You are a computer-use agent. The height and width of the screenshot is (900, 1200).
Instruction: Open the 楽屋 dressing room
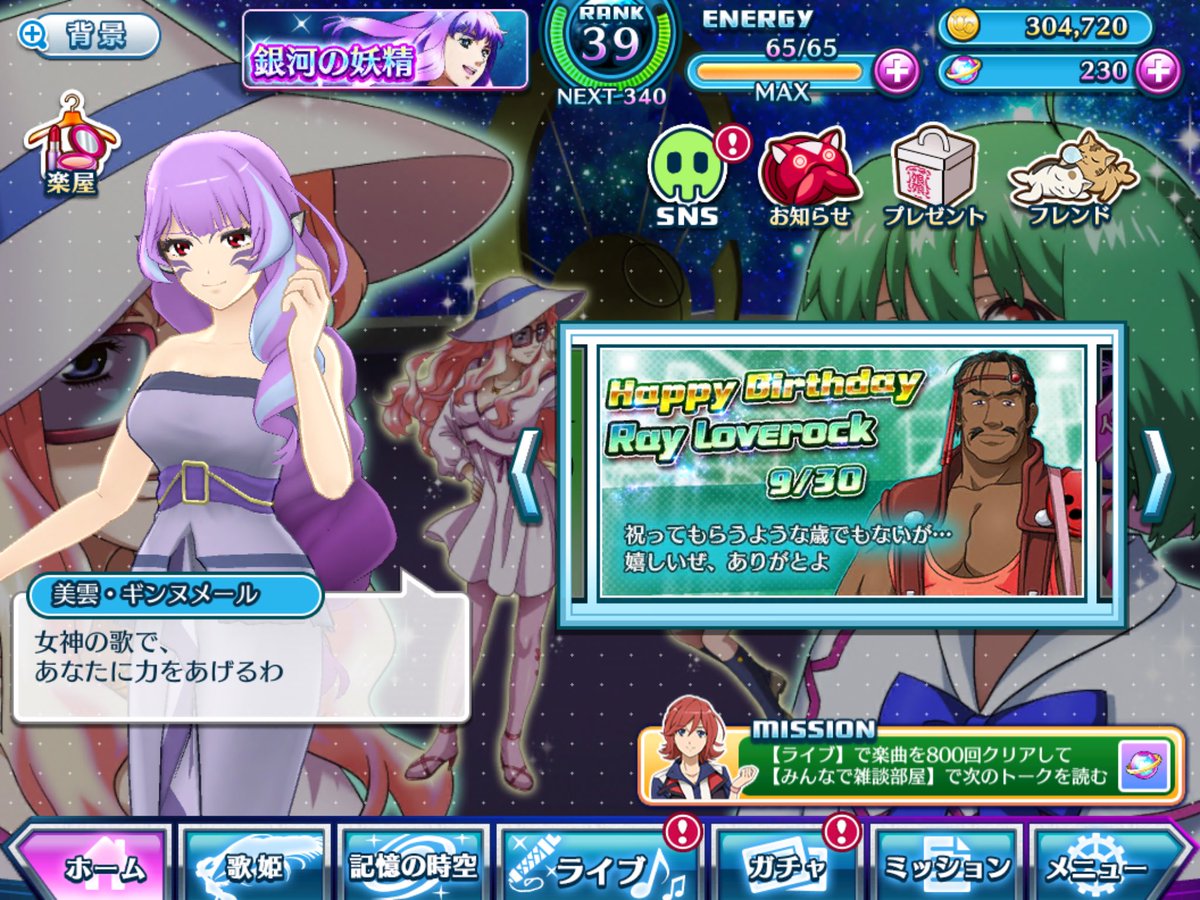click(70, 146)
